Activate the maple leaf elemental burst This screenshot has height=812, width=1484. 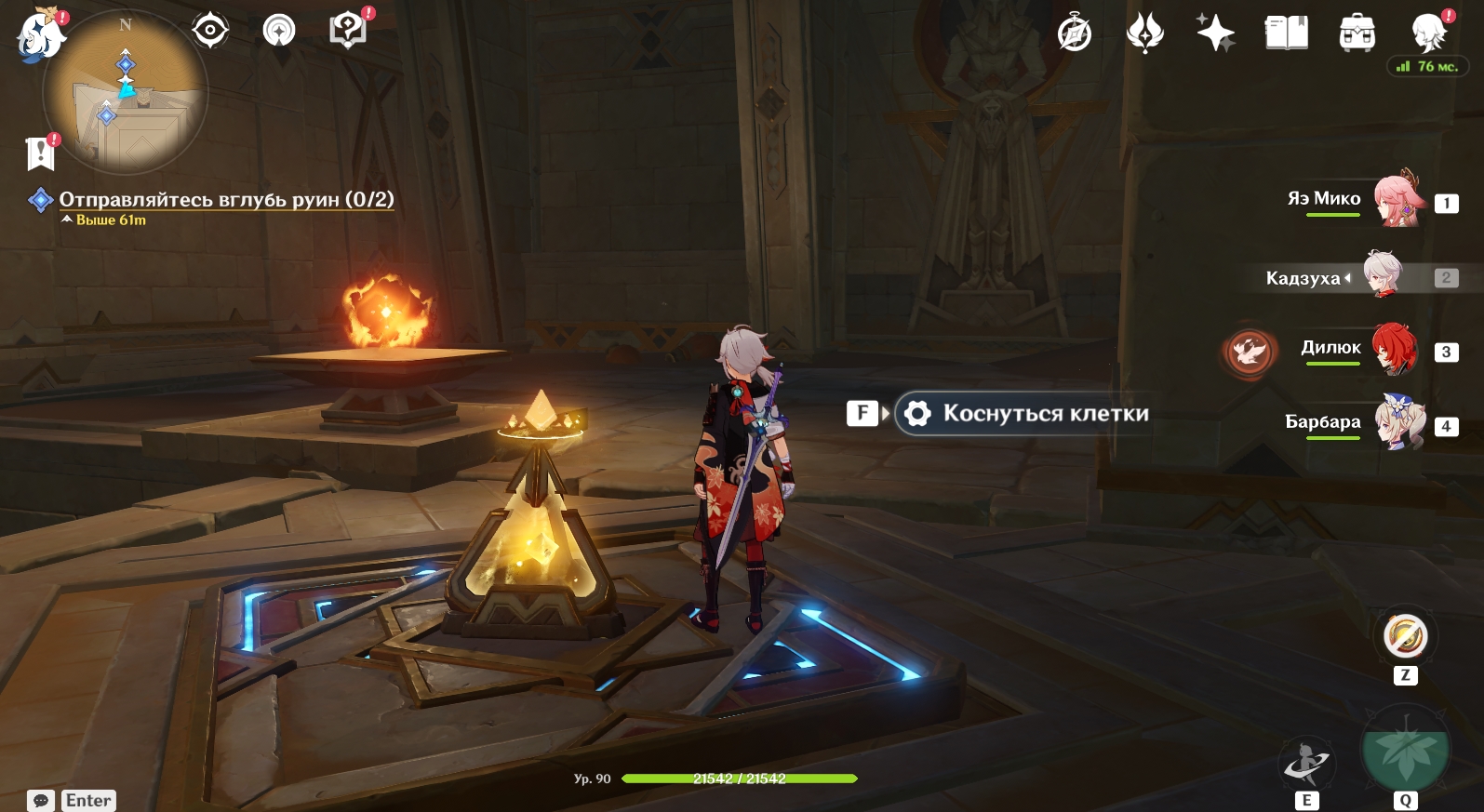pos(1405,750)
